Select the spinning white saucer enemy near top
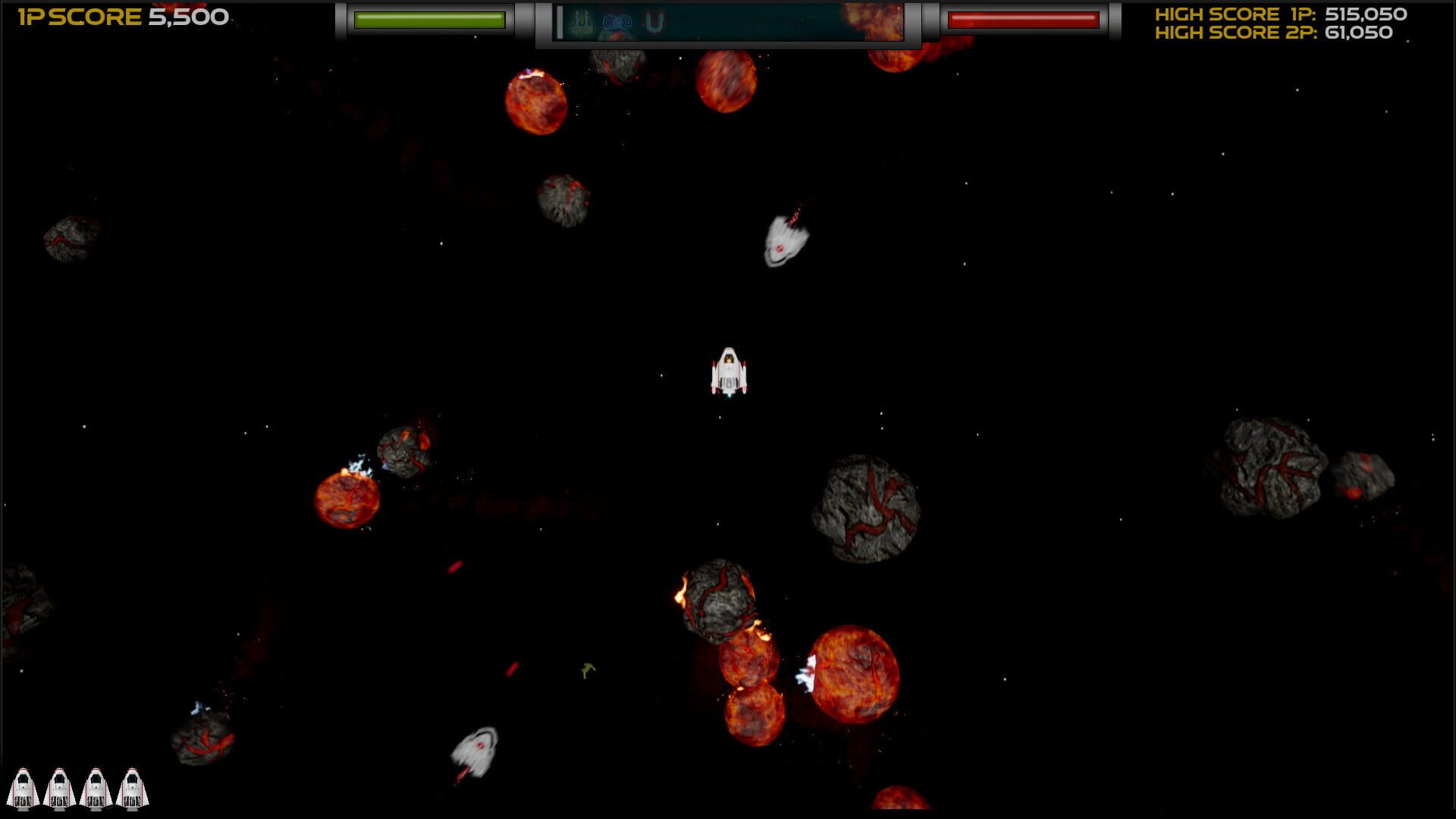 tap(785, 243)
